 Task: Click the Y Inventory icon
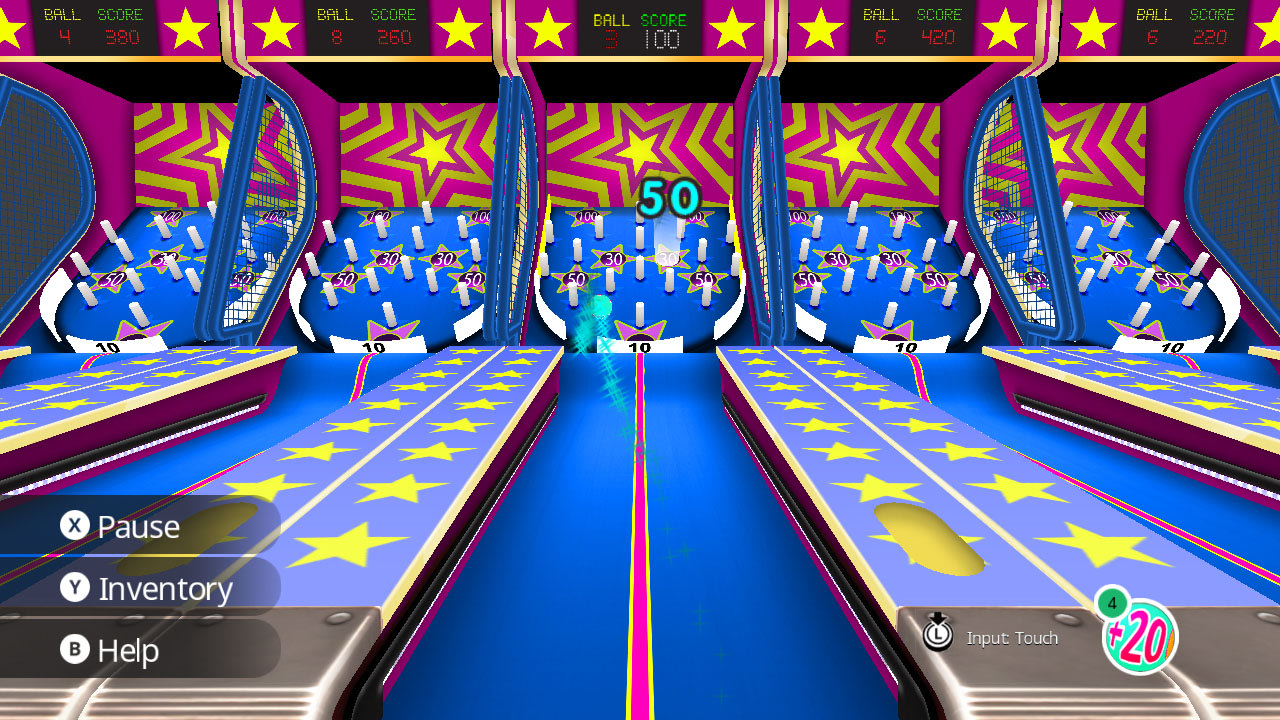(x=77, y=588)
